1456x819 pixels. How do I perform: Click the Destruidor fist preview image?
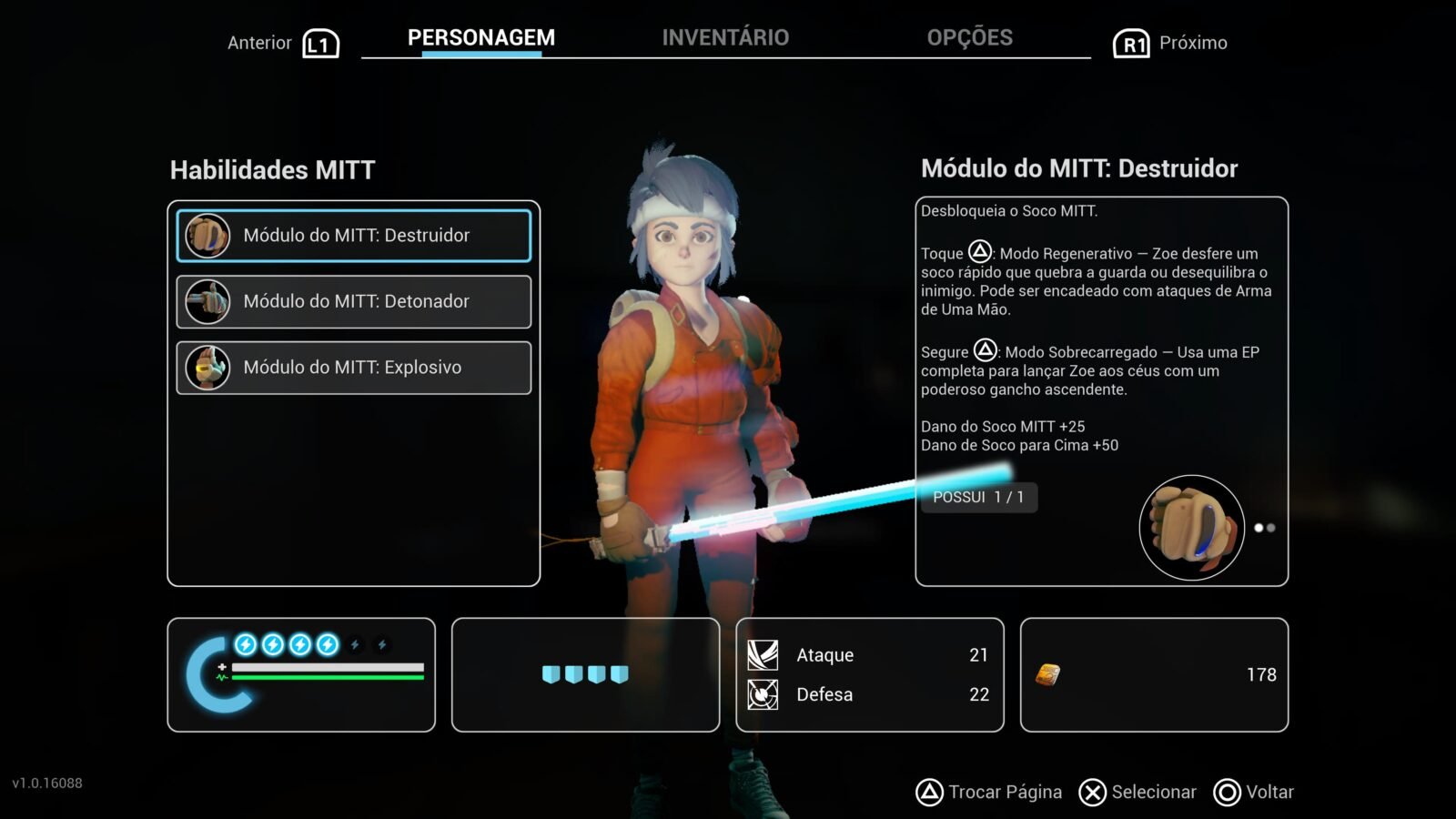coord(1191,528)
